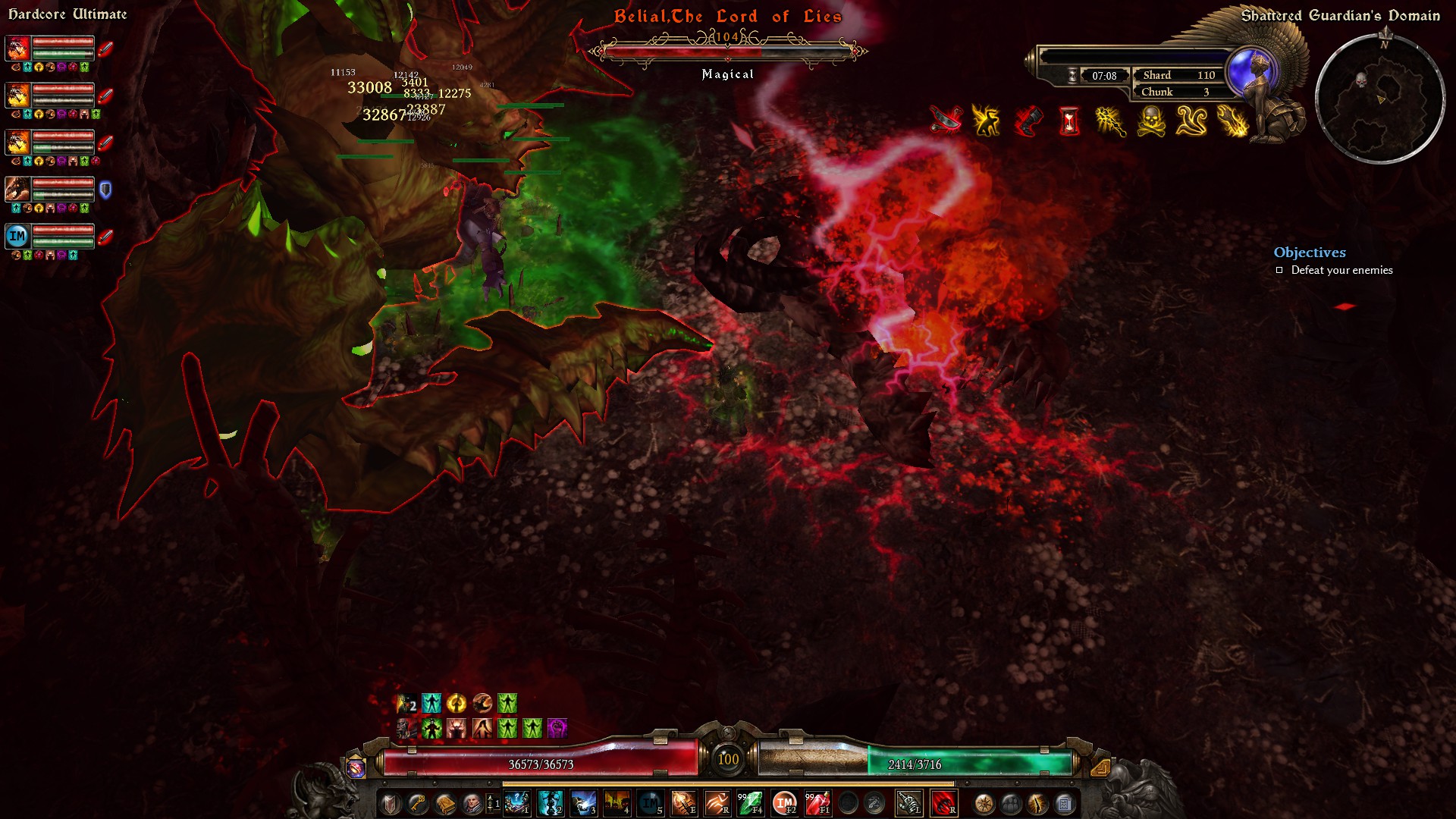Image resolution: width=1456 pixels, height=819 pixels.
Task: Open the circular minimap
Action: 1379,99
